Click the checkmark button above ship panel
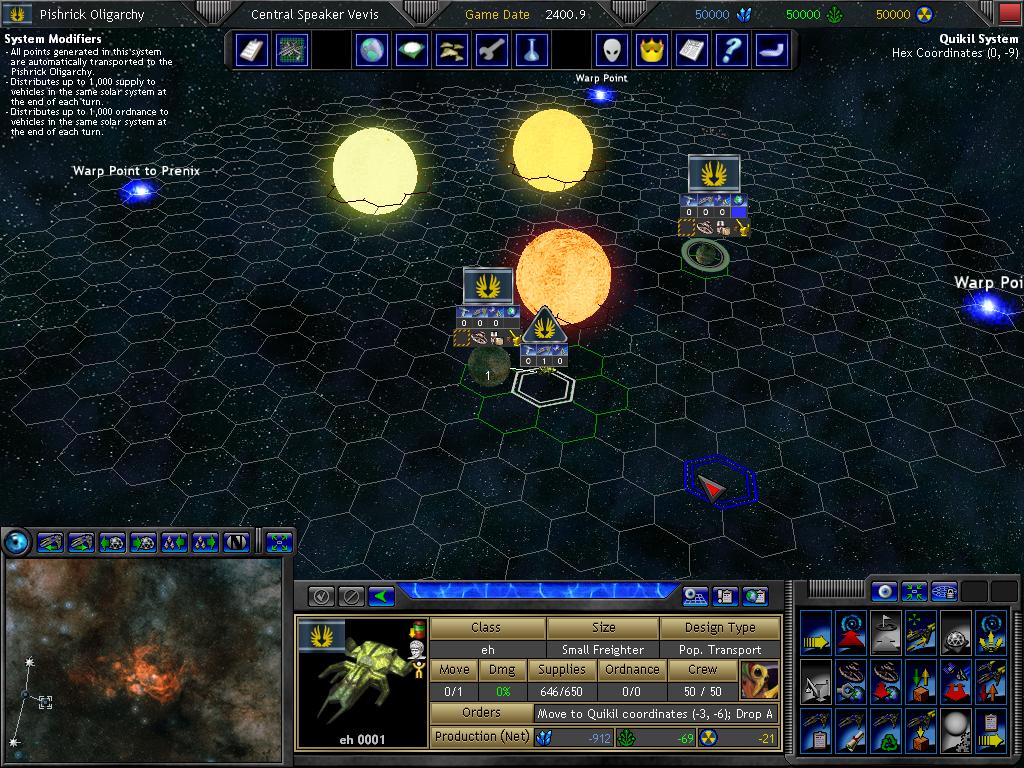Screen dimensions: 1024x768 point(321,596)
